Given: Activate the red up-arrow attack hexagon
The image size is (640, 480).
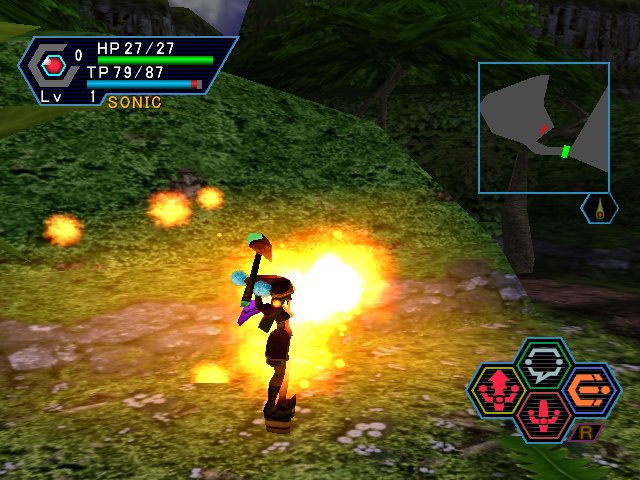Looking at the screenshot, I should click(499, 388).
